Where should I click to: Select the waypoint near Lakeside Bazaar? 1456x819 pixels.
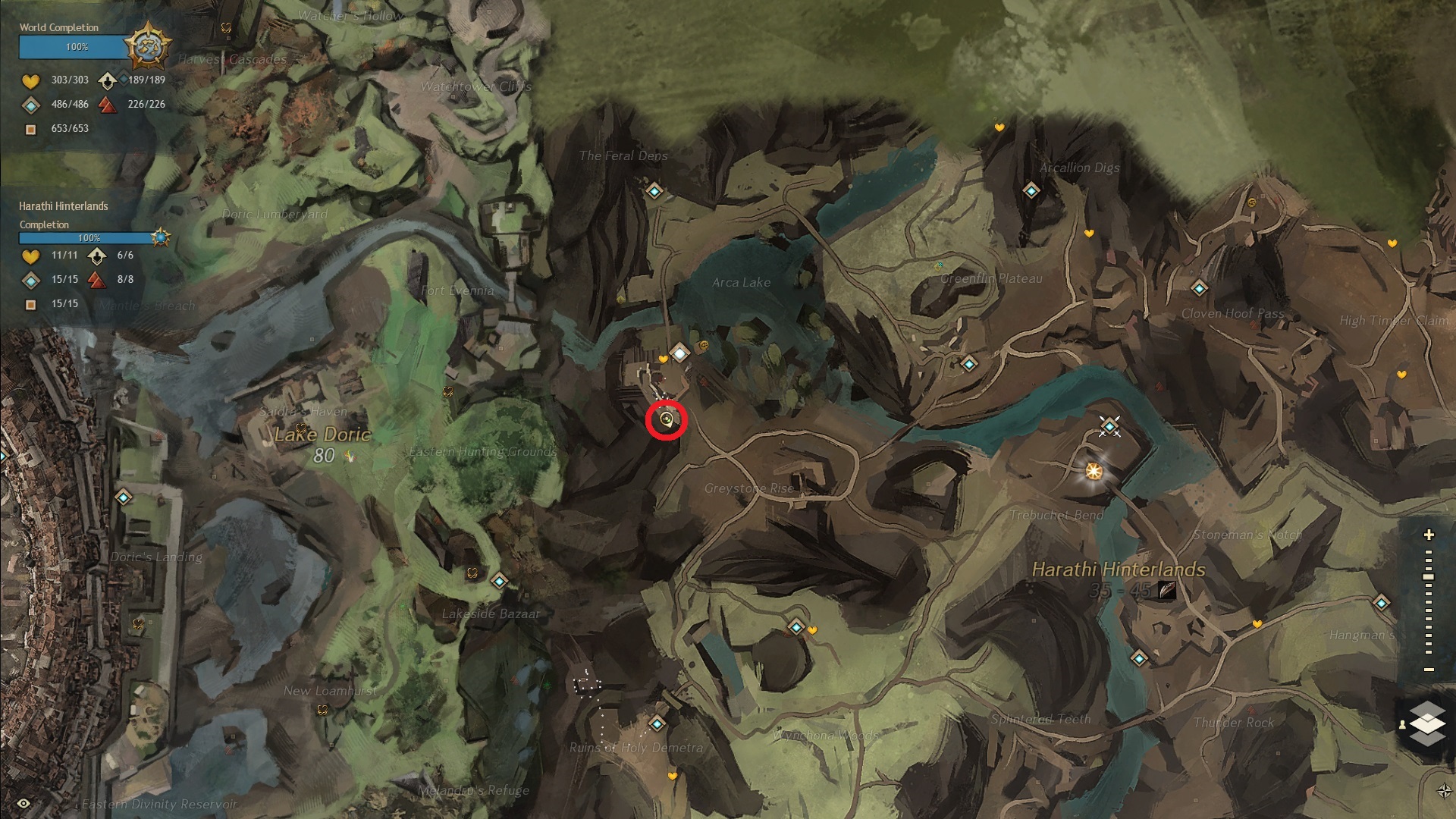click(499, 582)
